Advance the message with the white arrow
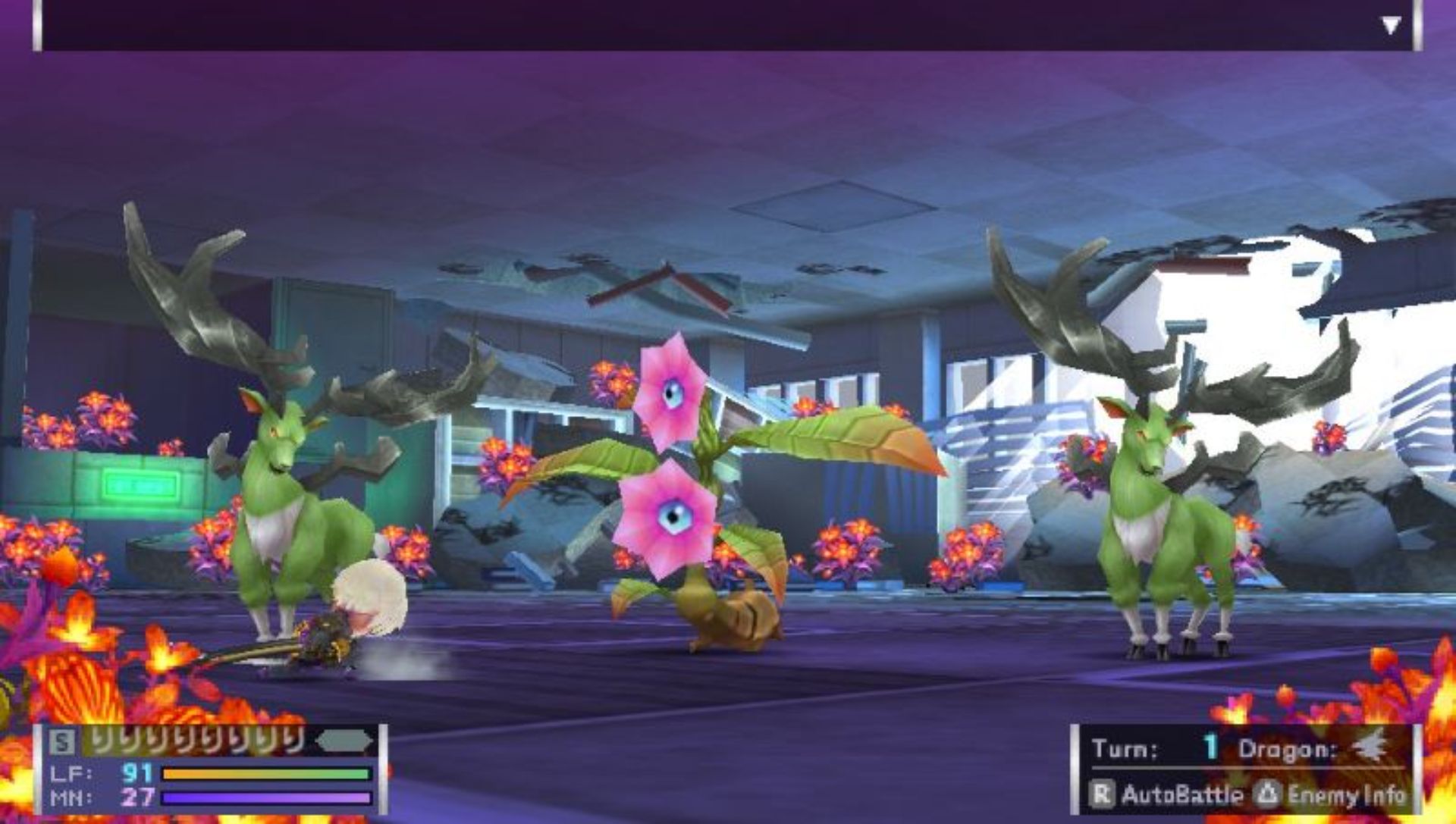This screenshot has height=824, width=1456. point(1390,27)
